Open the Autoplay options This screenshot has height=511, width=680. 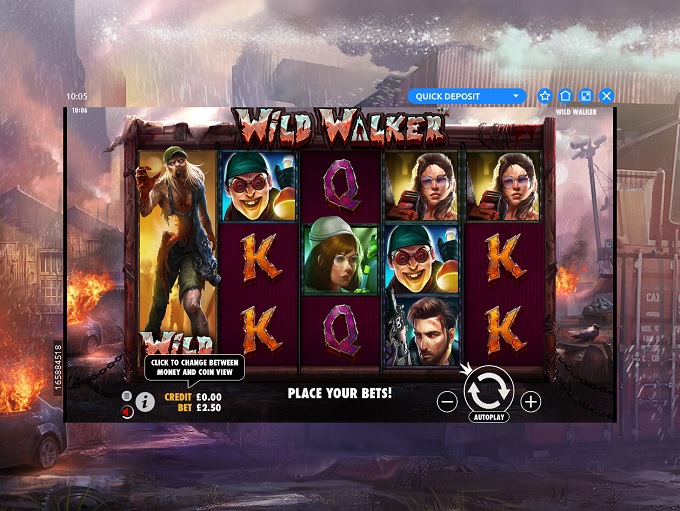(x=489, y=416)
